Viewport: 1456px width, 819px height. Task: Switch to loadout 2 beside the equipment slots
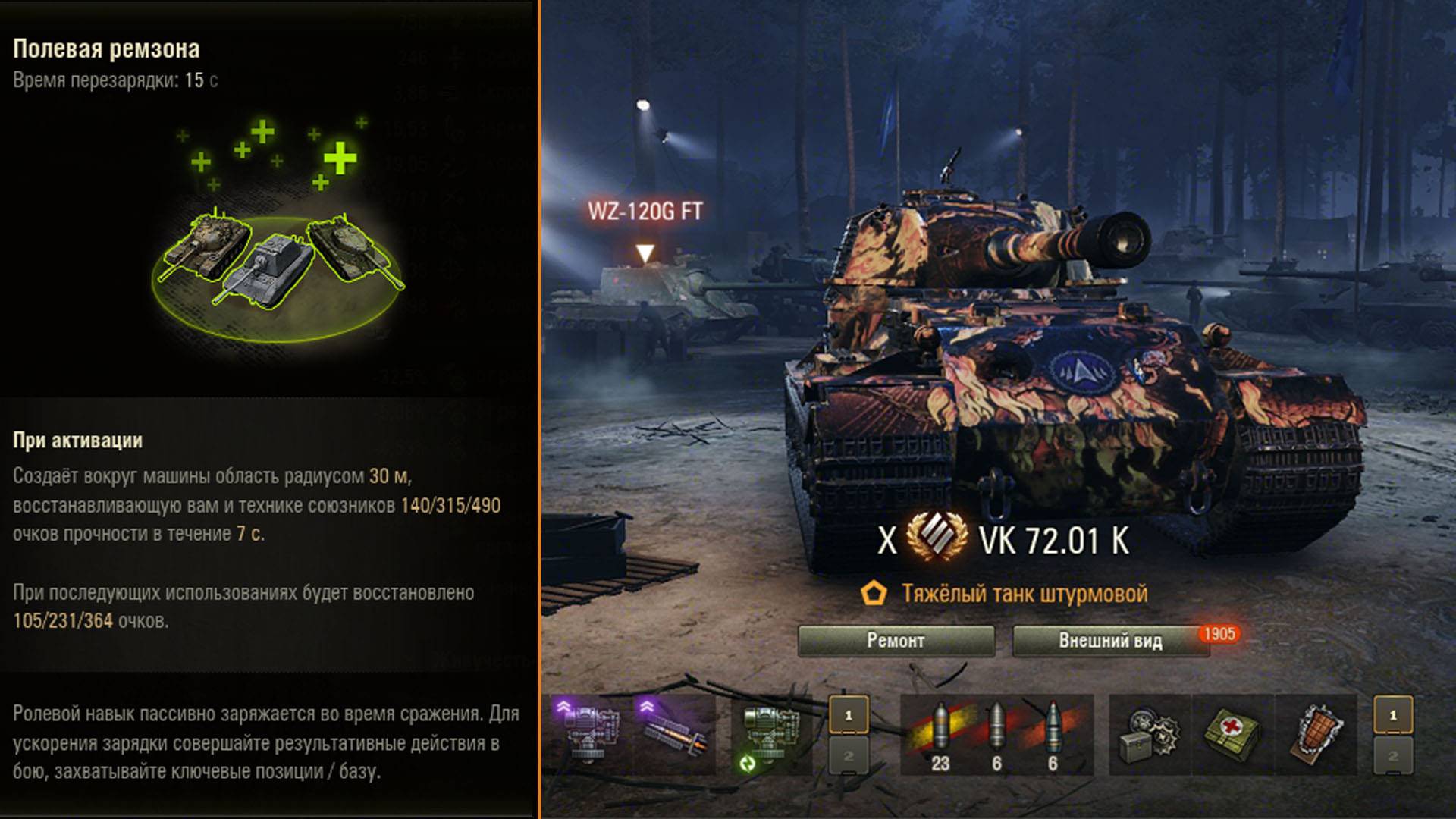point(849,756)
